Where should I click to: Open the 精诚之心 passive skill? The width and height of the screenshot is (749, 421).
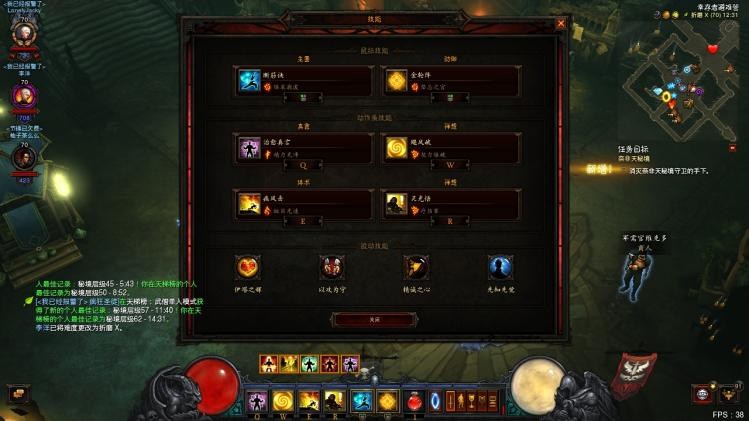click(x=416, y=268)
